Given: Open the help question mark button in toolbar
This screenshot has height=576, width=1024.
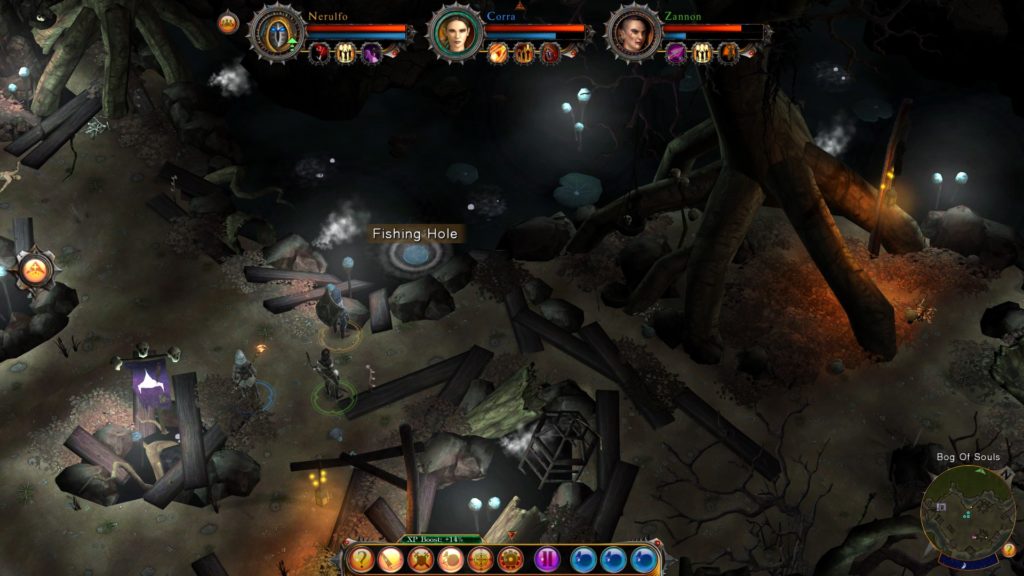Looking at the screenshot, I should pyautogui.click(x=363, y=560).
